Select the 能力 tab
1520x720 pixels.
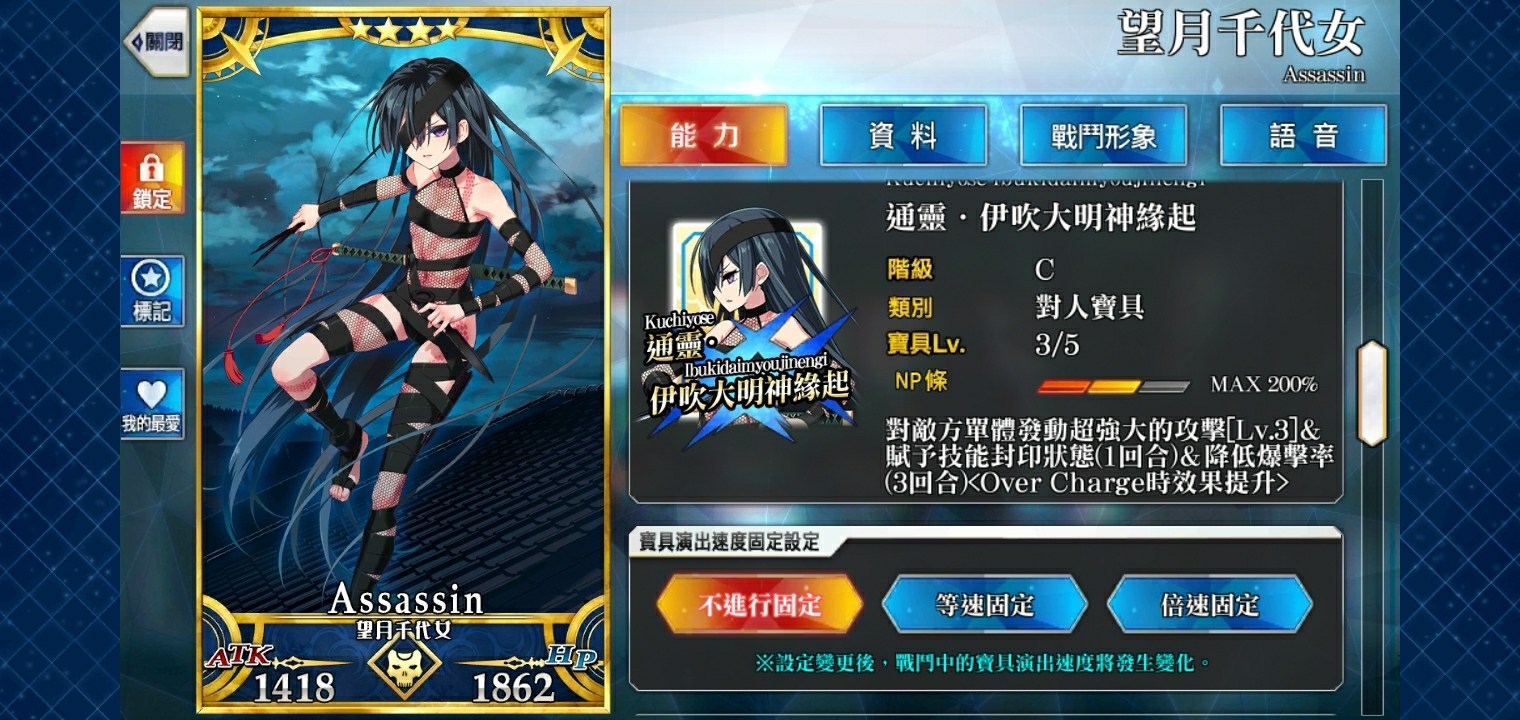tap(705, 135)
